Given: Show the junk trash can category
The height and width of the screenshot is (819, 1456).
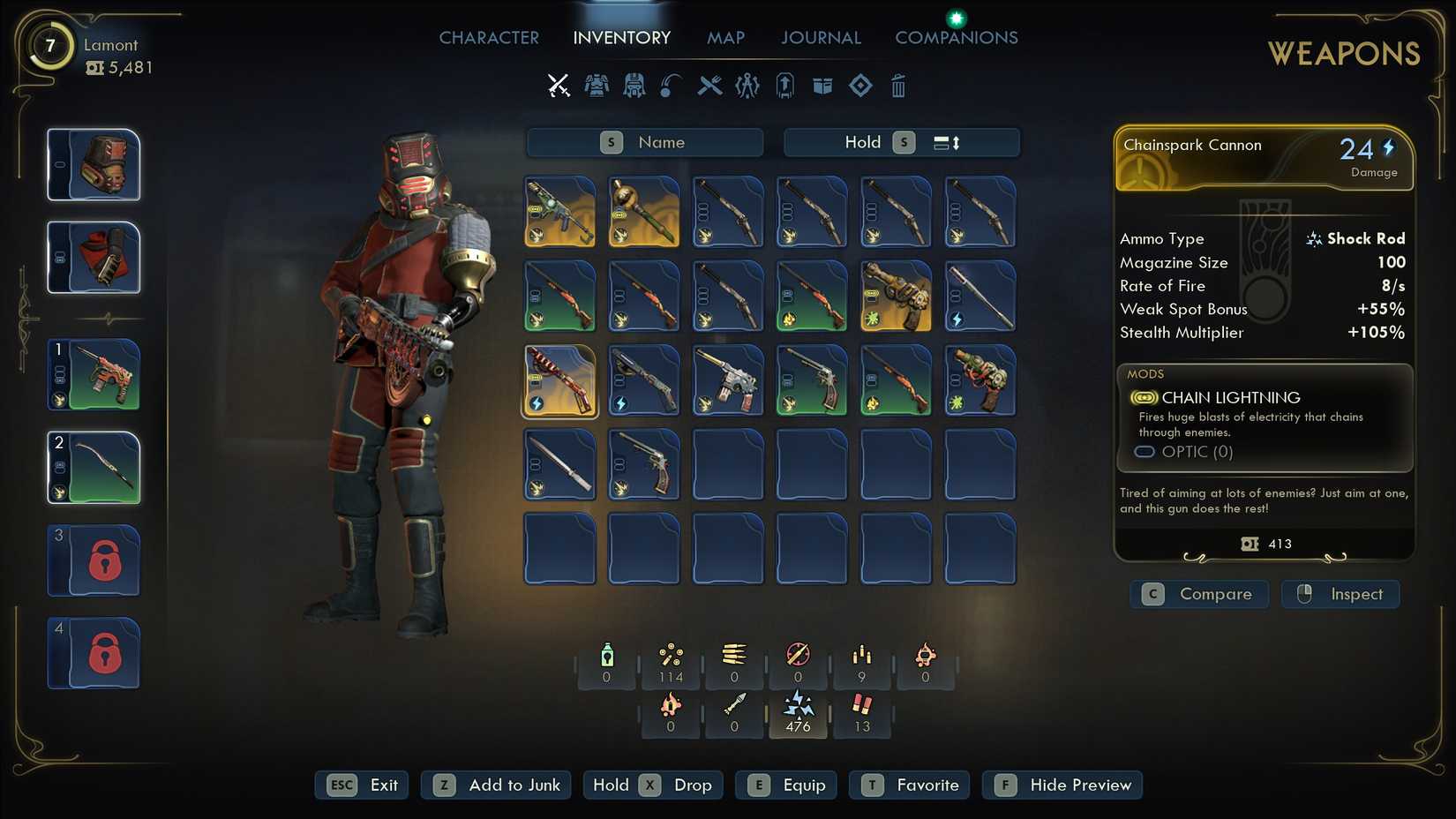Looking at the screenshot, I should coord(898,86).
